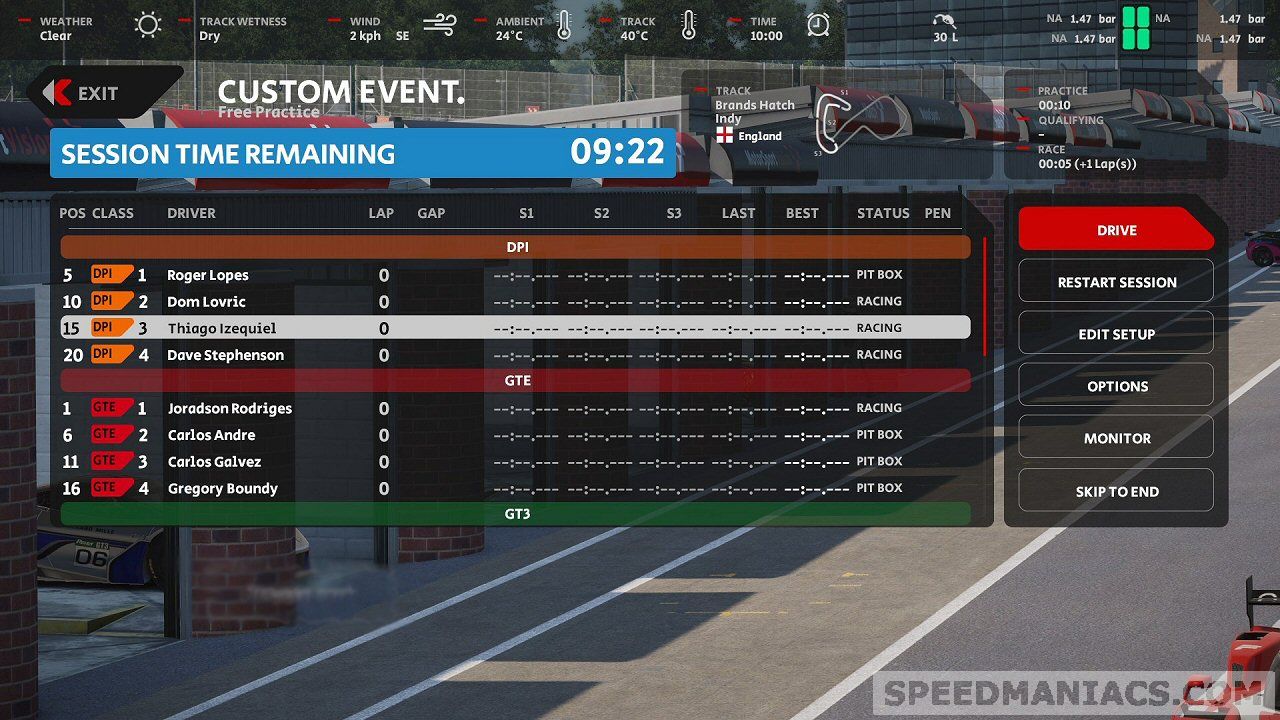
Task: Click the red GTE class header
Action: (x=516, y=380)
